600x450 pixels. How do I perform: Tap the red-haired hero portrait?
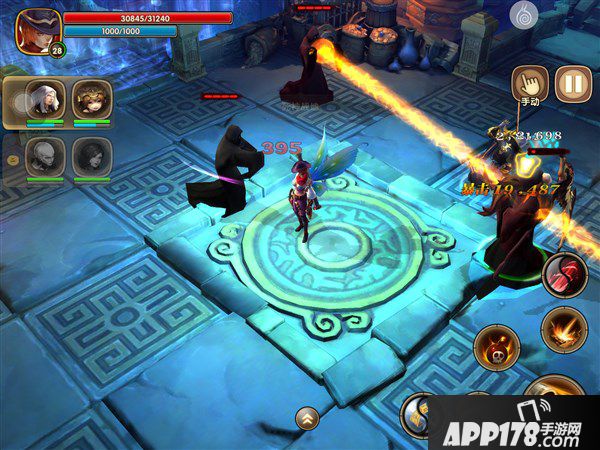click(x=37, y=29)
